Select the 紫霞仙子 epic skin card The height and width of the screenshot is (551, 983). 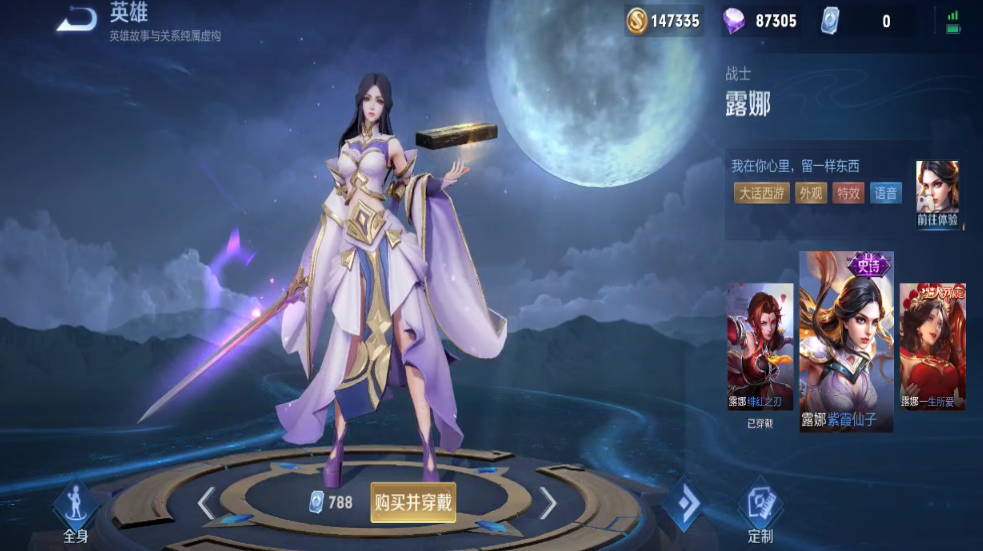pos(846,342)
